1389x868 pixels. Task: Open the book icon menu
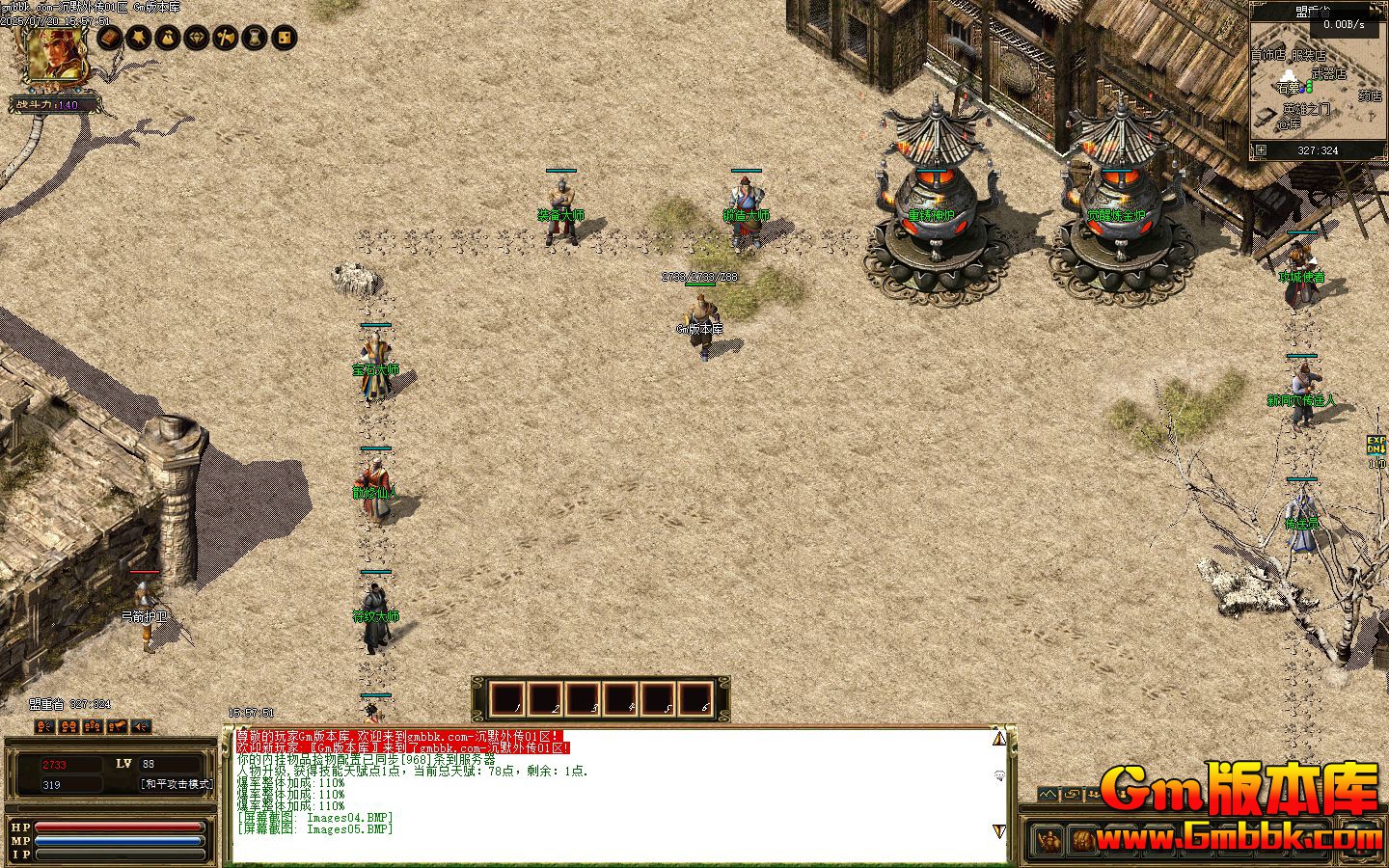coord(110,38)
